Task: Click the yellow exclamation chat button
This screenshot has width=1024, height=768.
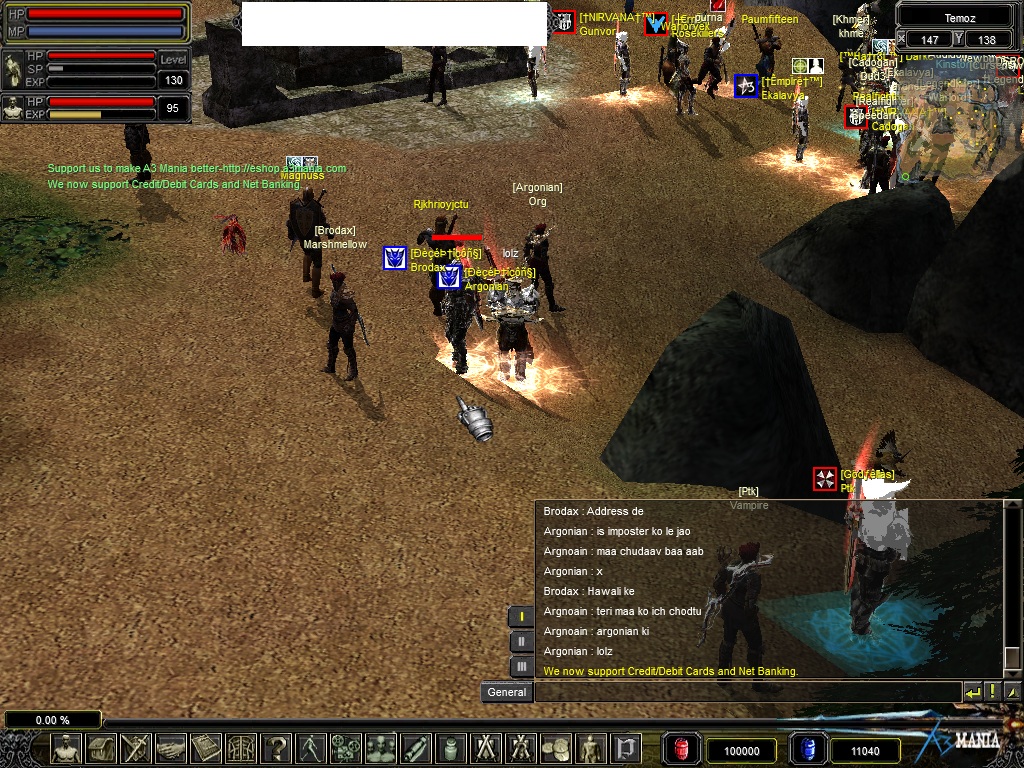Action: coord(993,692)
